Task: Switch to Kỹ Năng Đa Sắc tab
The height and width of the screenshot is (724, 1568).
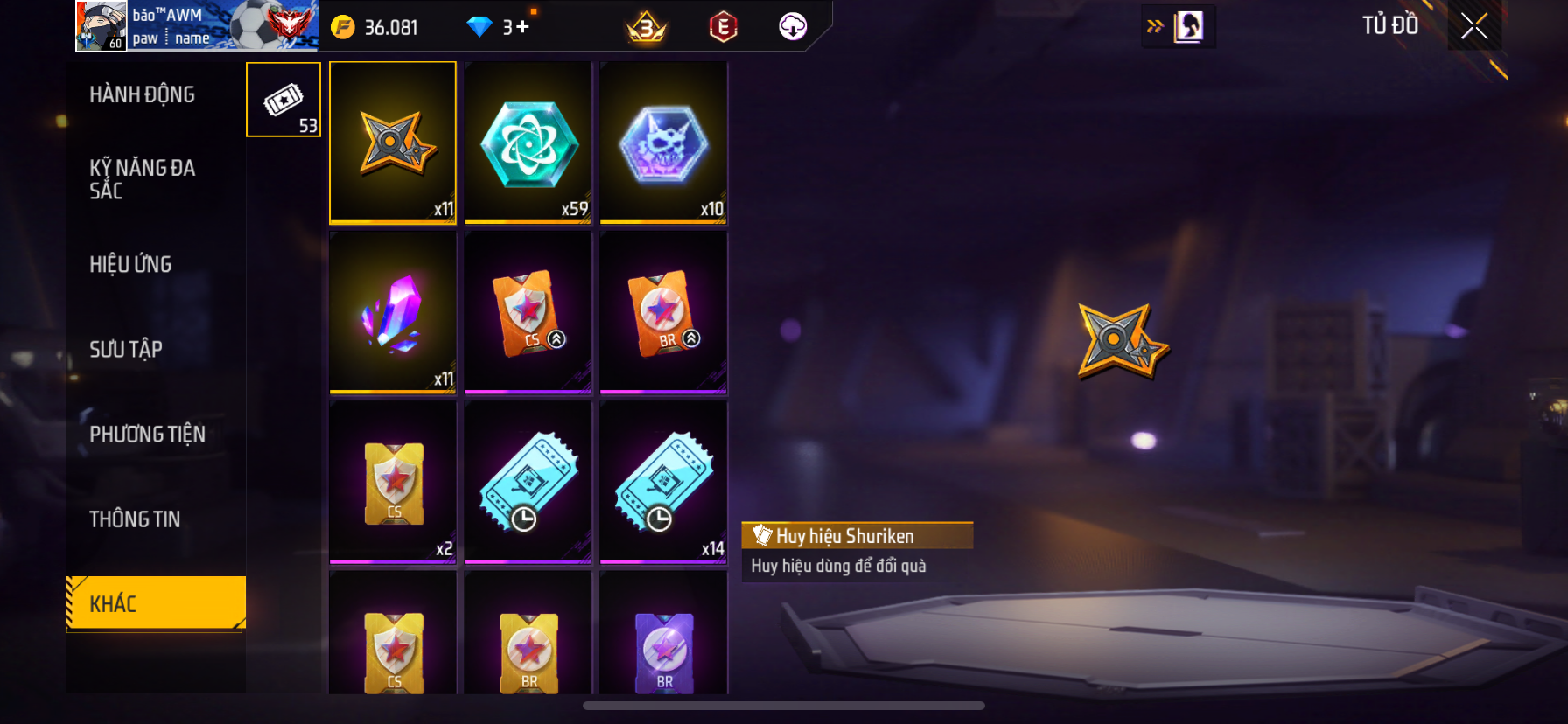Action: 142,179
